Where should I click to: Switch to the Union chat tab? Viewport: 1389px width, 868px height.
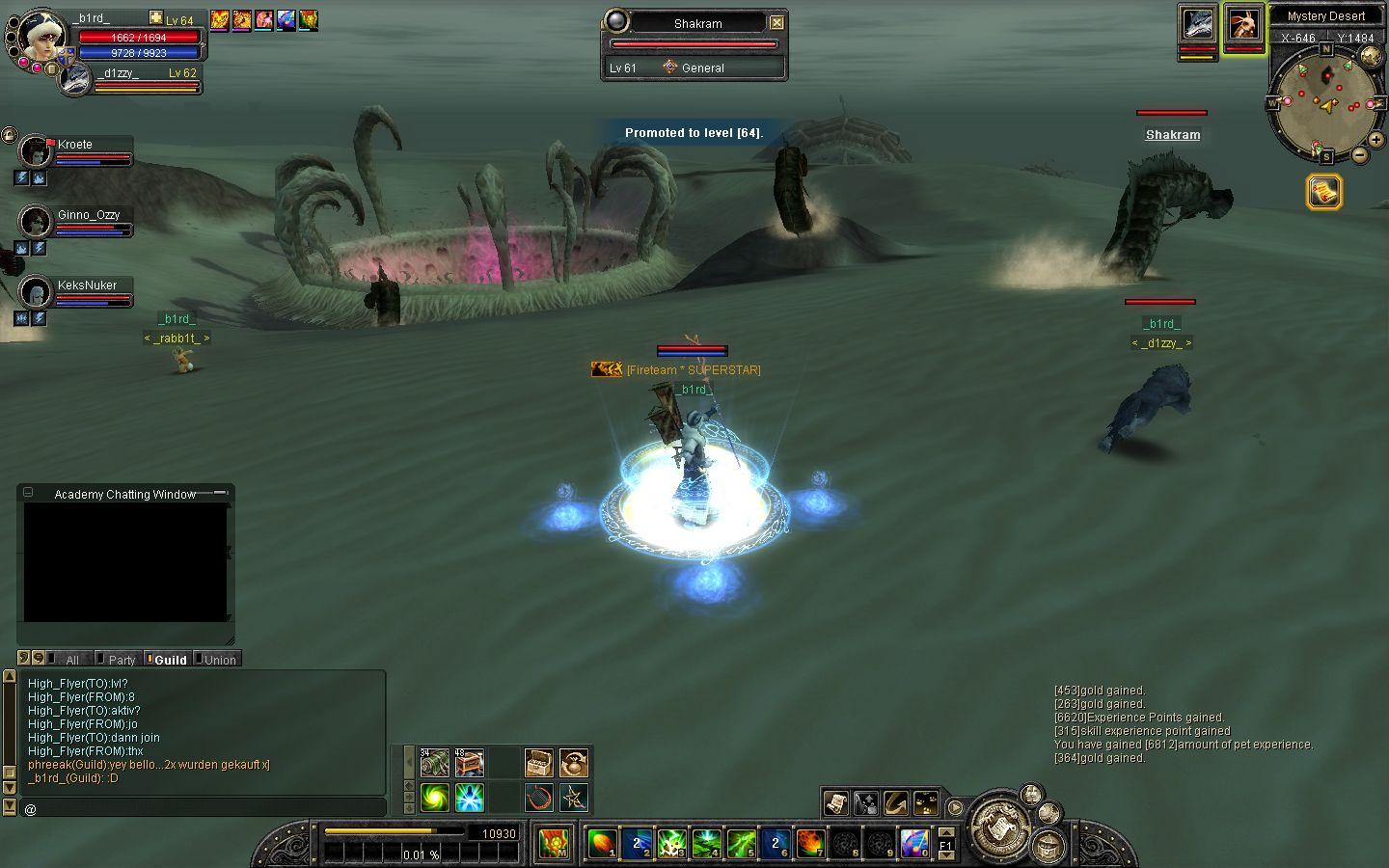coord(219,660)
